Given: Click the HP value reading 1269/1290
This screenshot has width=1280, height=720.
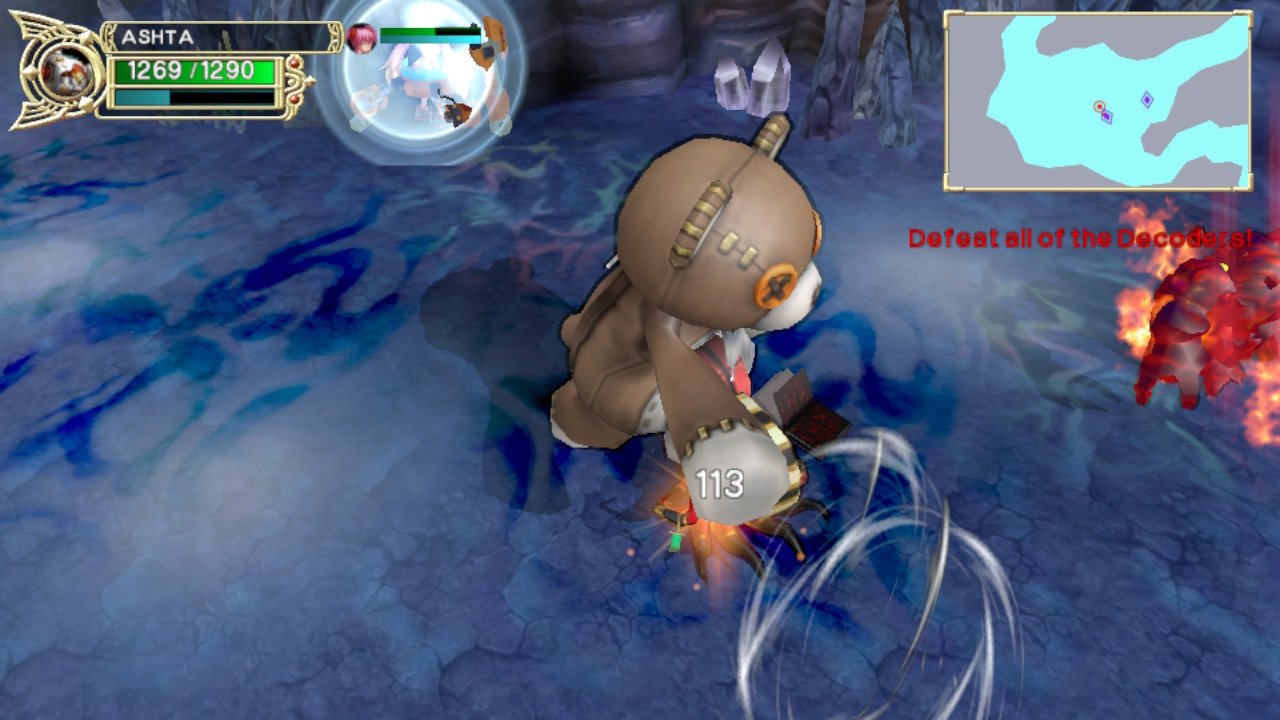Looking at the screenshot, I should [190, 68].
